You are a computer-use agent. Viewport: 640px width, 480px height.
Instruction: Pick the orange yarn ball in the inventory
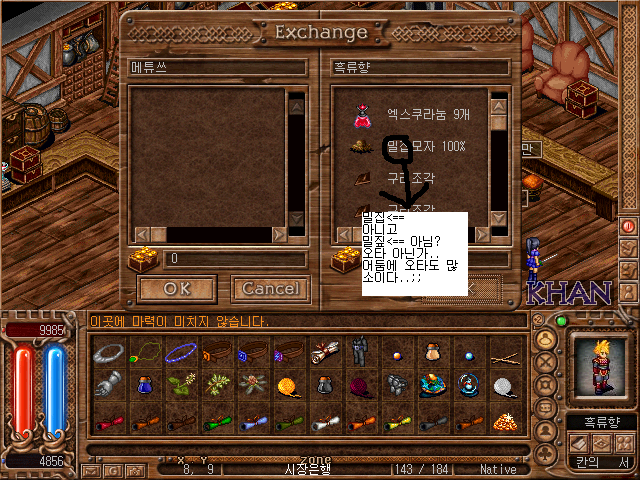287,384
